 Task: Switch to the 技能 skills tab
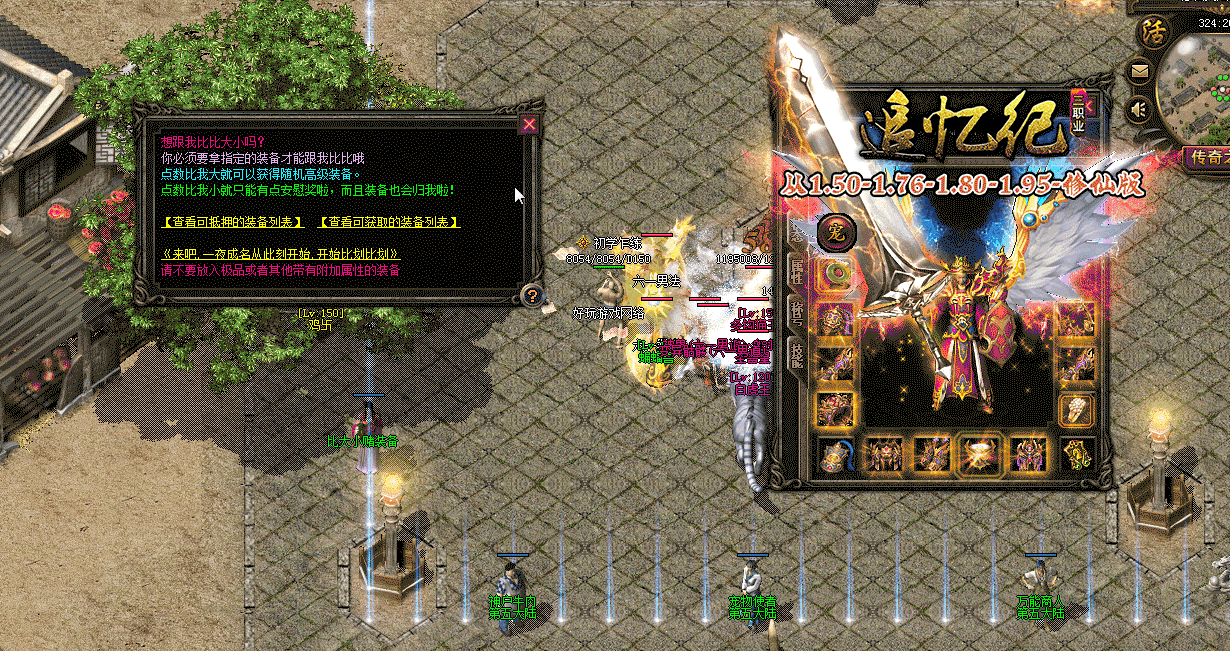(797, 350)
